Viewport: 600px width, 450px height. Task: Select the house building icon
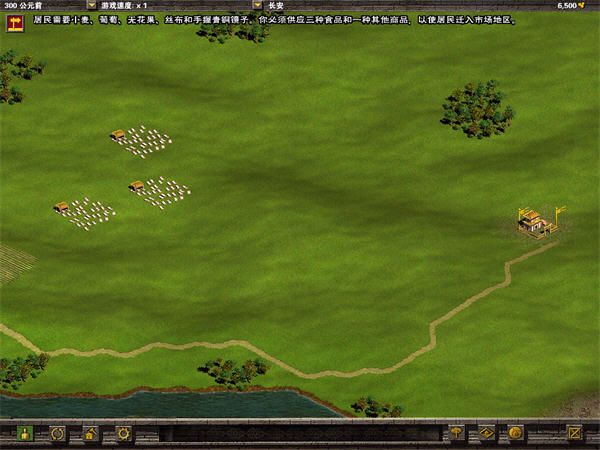(x=90, y=434)
